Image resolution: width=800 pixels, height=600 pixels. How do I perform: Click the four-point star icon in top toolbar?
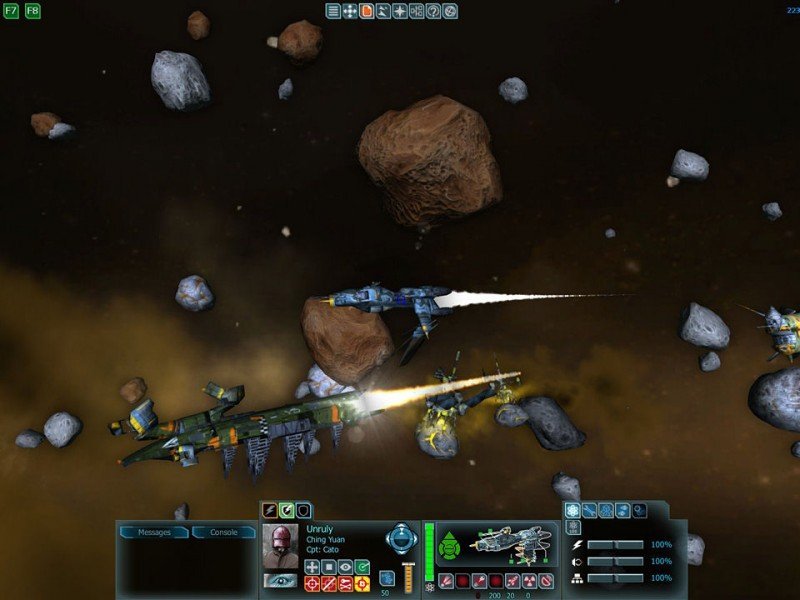coord(399,11)
